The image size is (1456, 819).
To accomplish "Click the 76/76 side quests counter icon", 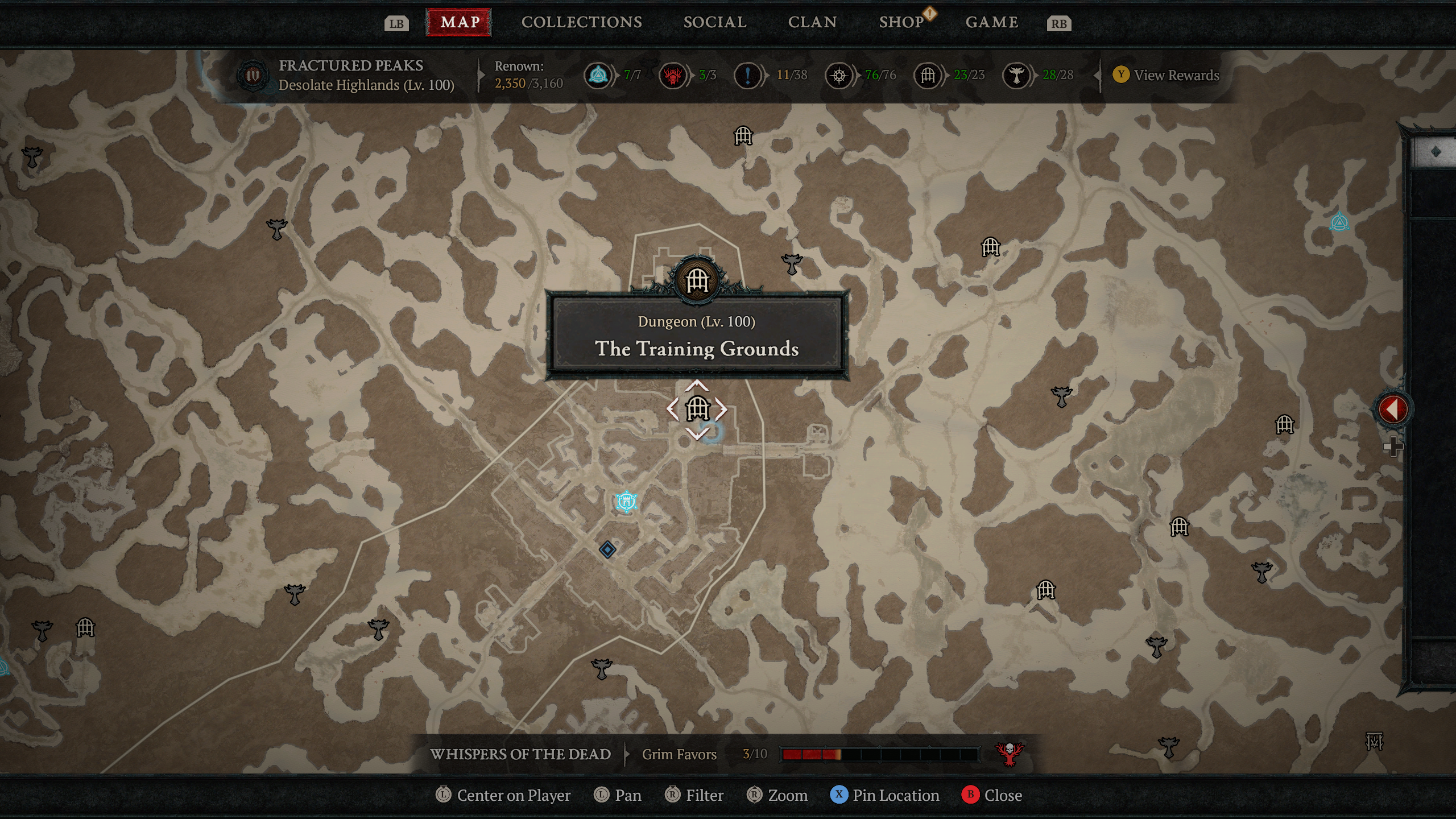I will (839, 75).
